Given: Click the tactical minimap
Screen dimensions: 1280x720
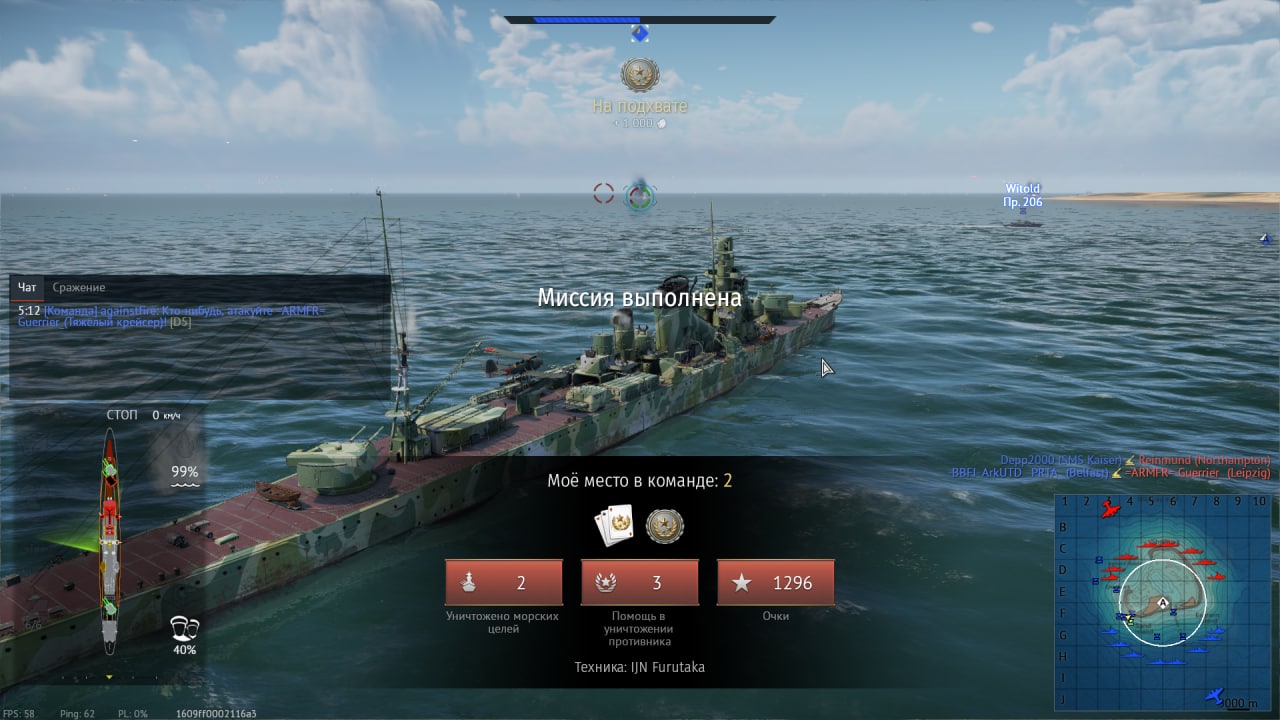Looking at the screenshot, I should point(1160,600).
